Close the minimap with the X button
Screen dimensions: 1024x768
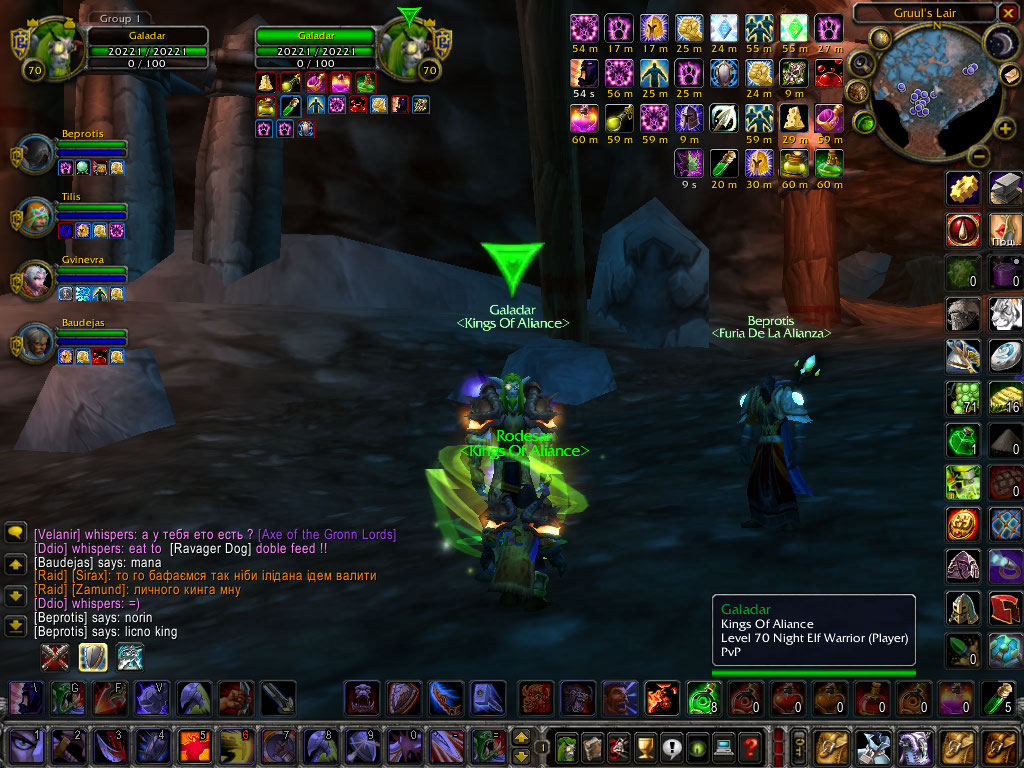click(x=1008, y=13)
